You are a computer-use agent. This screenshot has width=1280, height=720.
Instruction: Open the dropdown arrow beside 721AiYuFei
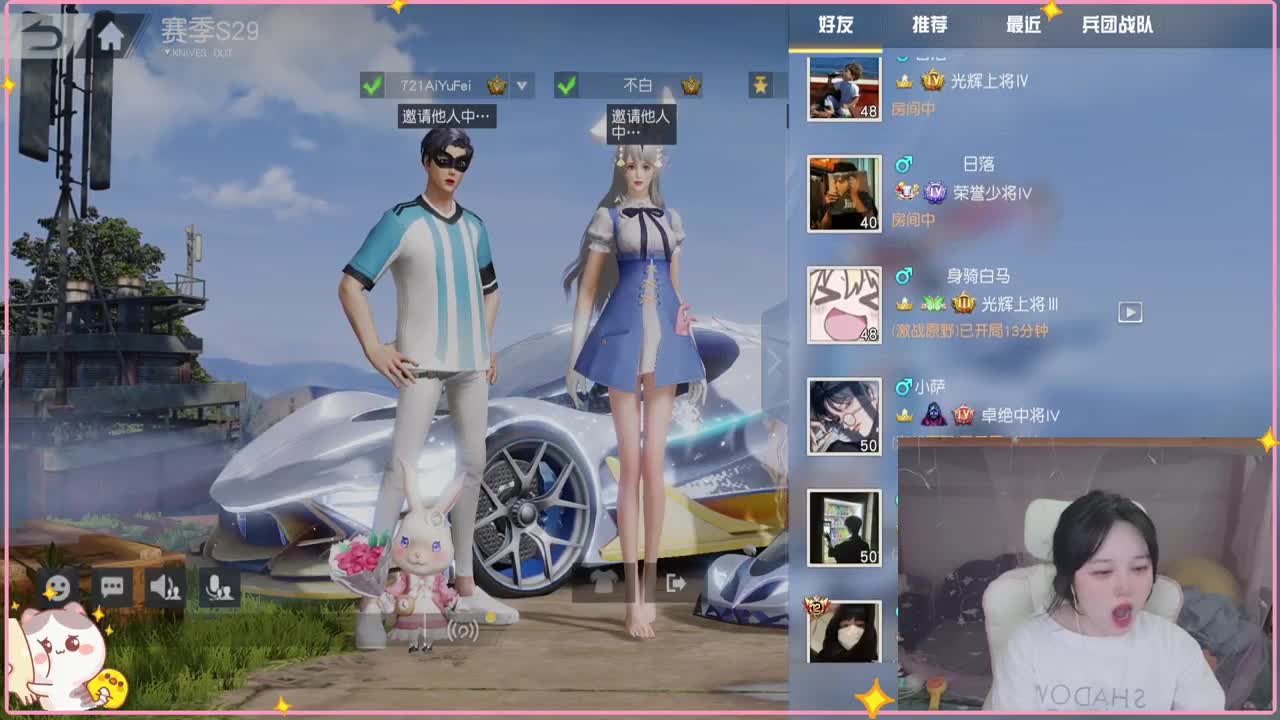521,86
